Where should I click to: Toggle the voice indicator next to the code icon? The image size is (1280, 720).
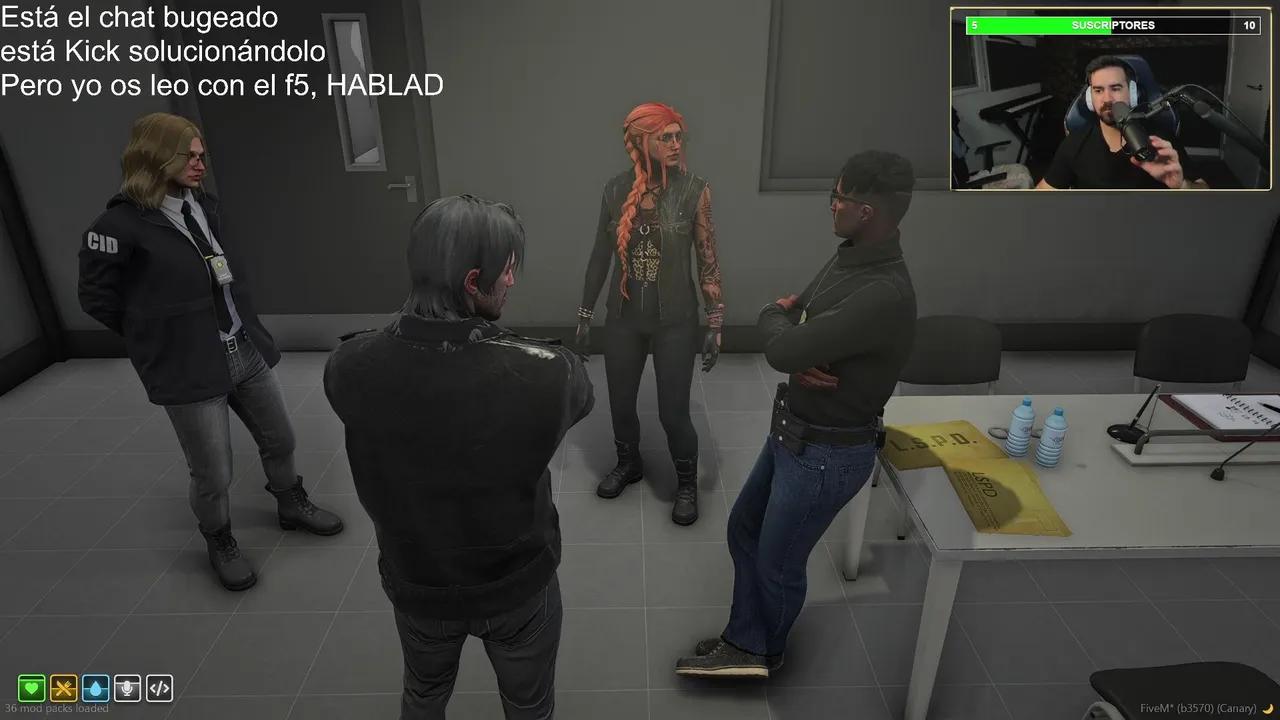coord(127,688)
